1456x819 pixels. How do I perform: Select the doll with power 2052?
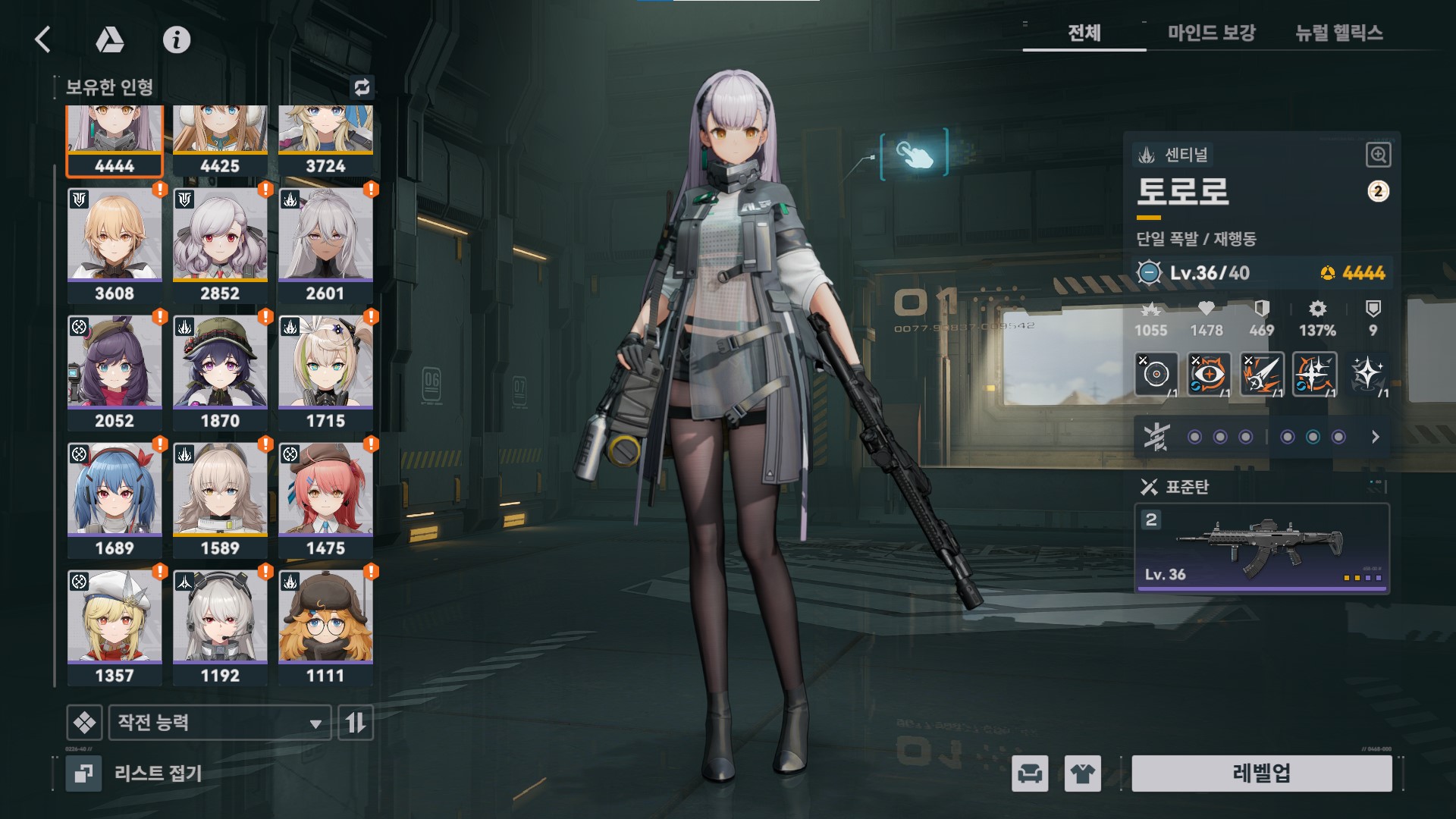pos(115,372)
